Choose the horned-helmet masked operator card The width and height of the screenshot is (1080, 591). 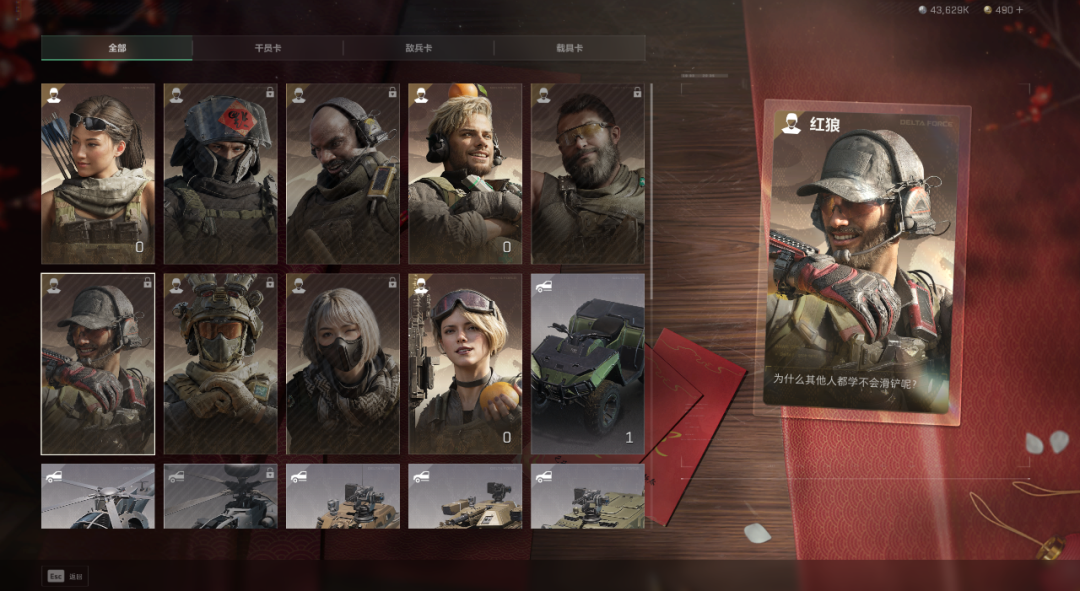pos(220,364)
